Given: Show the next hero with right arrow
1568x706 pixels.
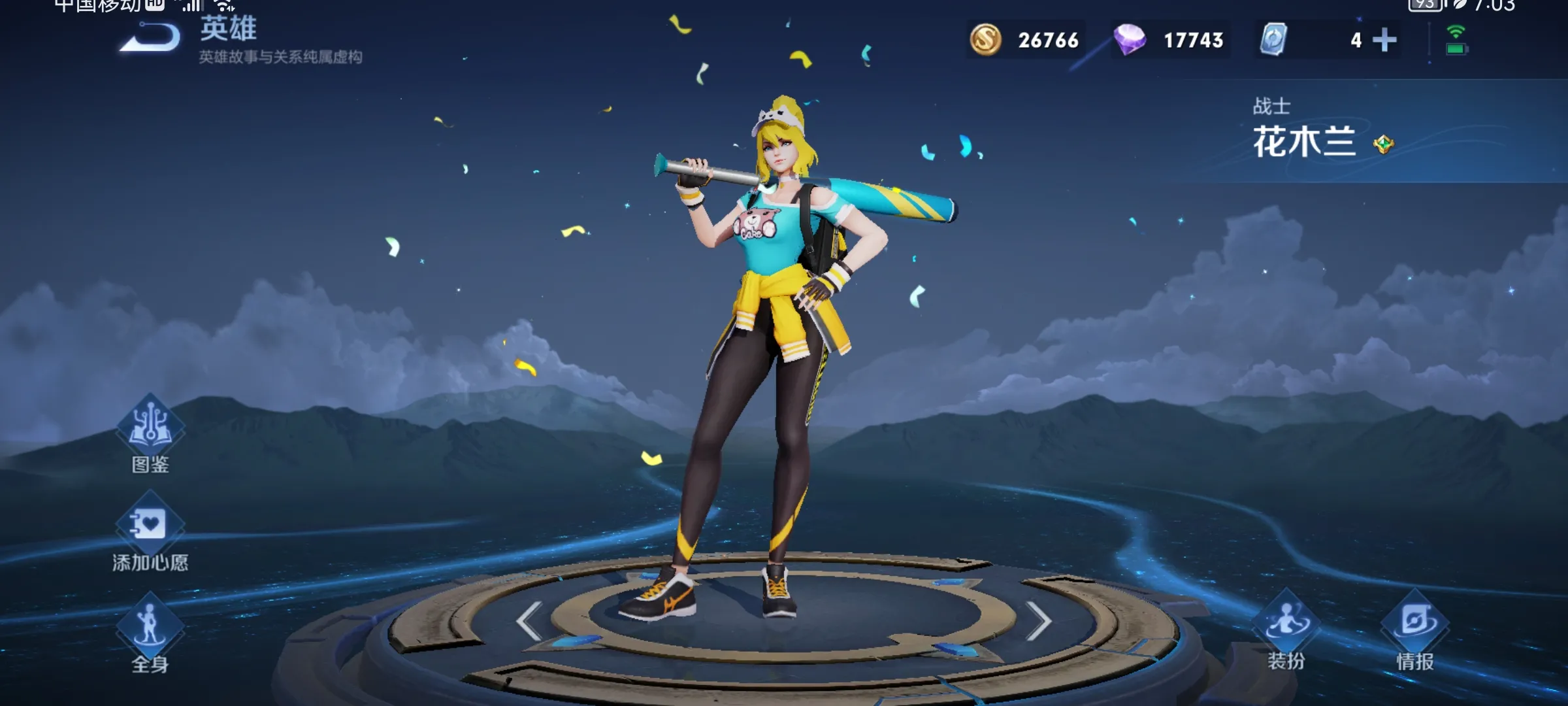Looking at the screenshot, I should (1037, 620).
